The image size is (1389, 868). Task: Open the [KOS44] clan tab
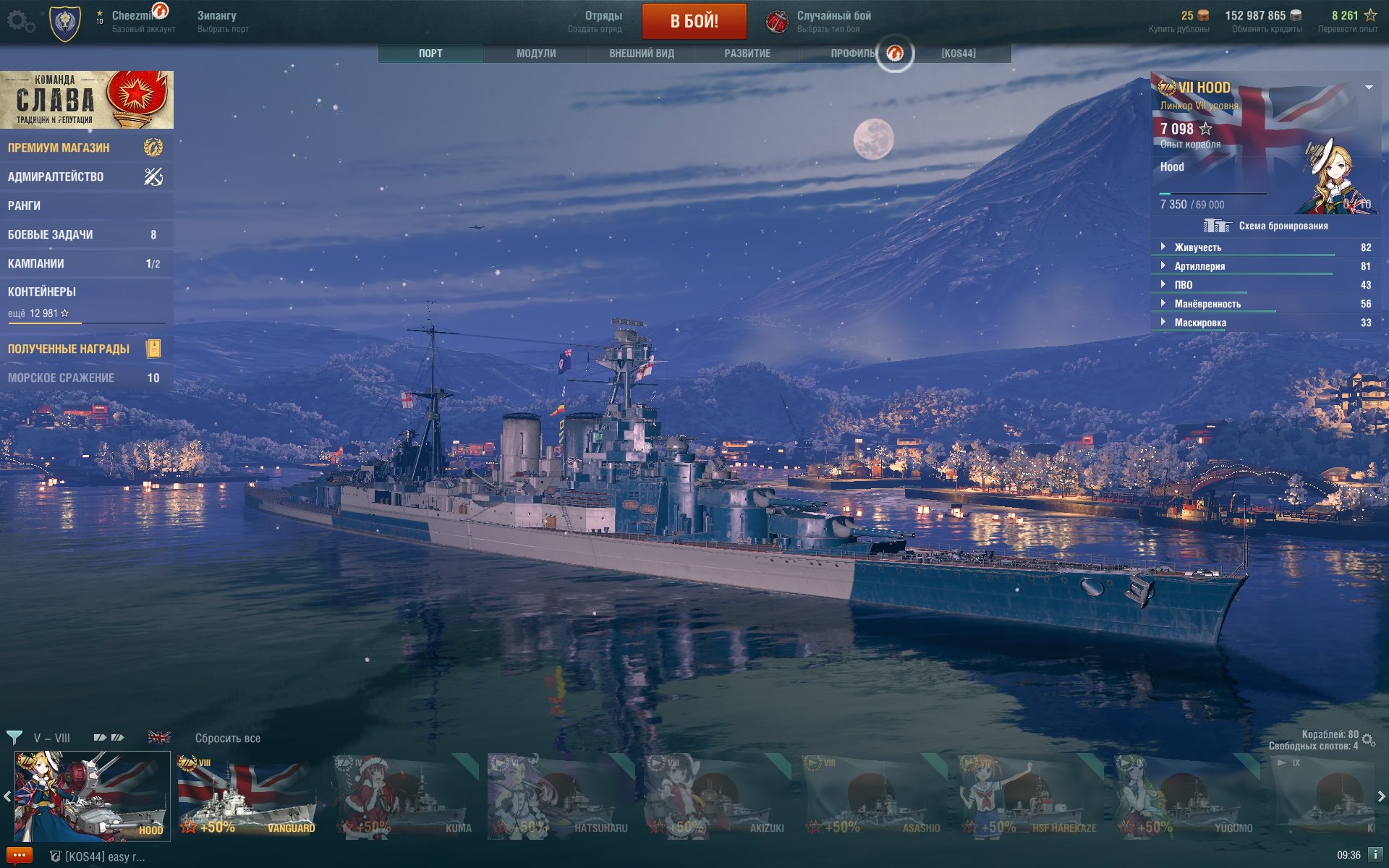958,54
